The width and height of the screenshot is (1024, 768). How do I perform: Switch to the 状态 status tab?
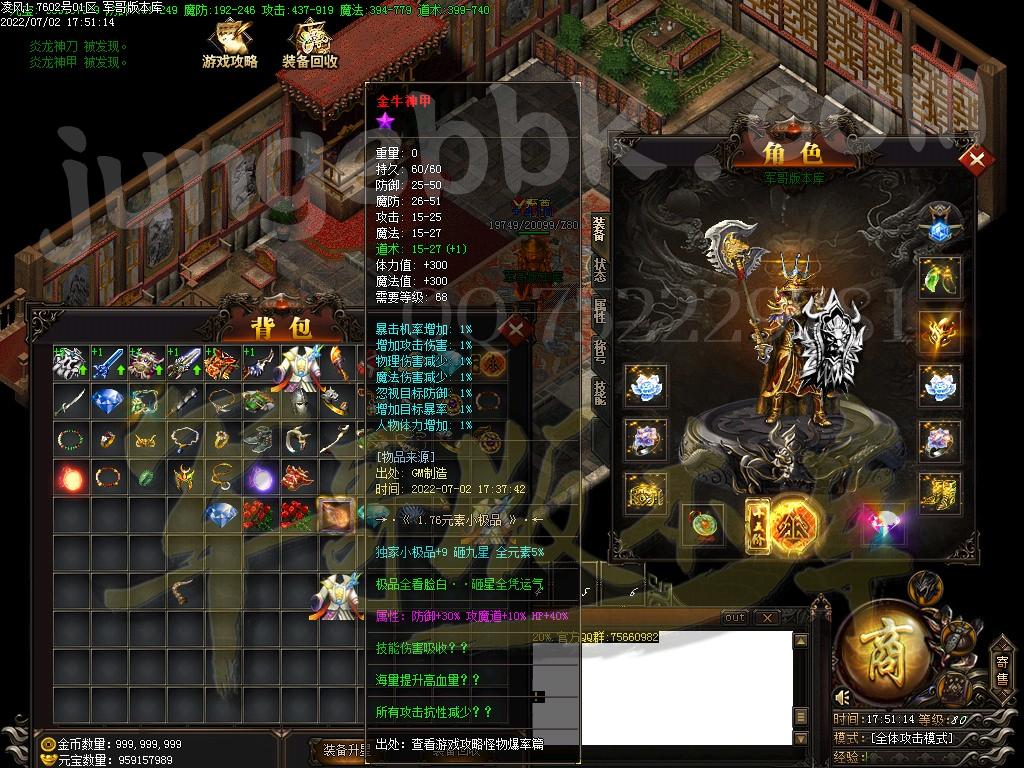tap(599, 271)
